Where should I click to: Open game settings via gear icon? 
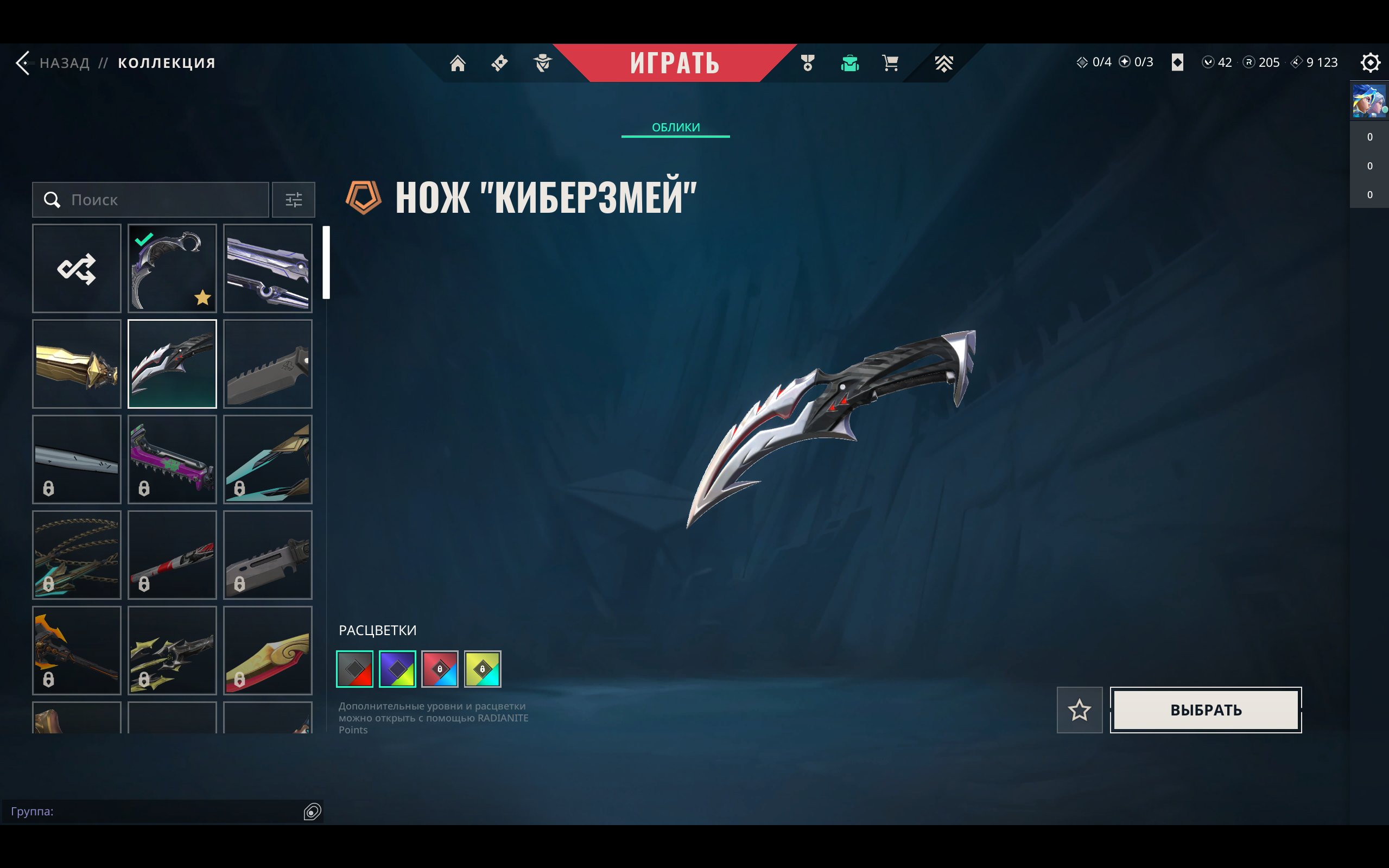(x=1371, y=63)
